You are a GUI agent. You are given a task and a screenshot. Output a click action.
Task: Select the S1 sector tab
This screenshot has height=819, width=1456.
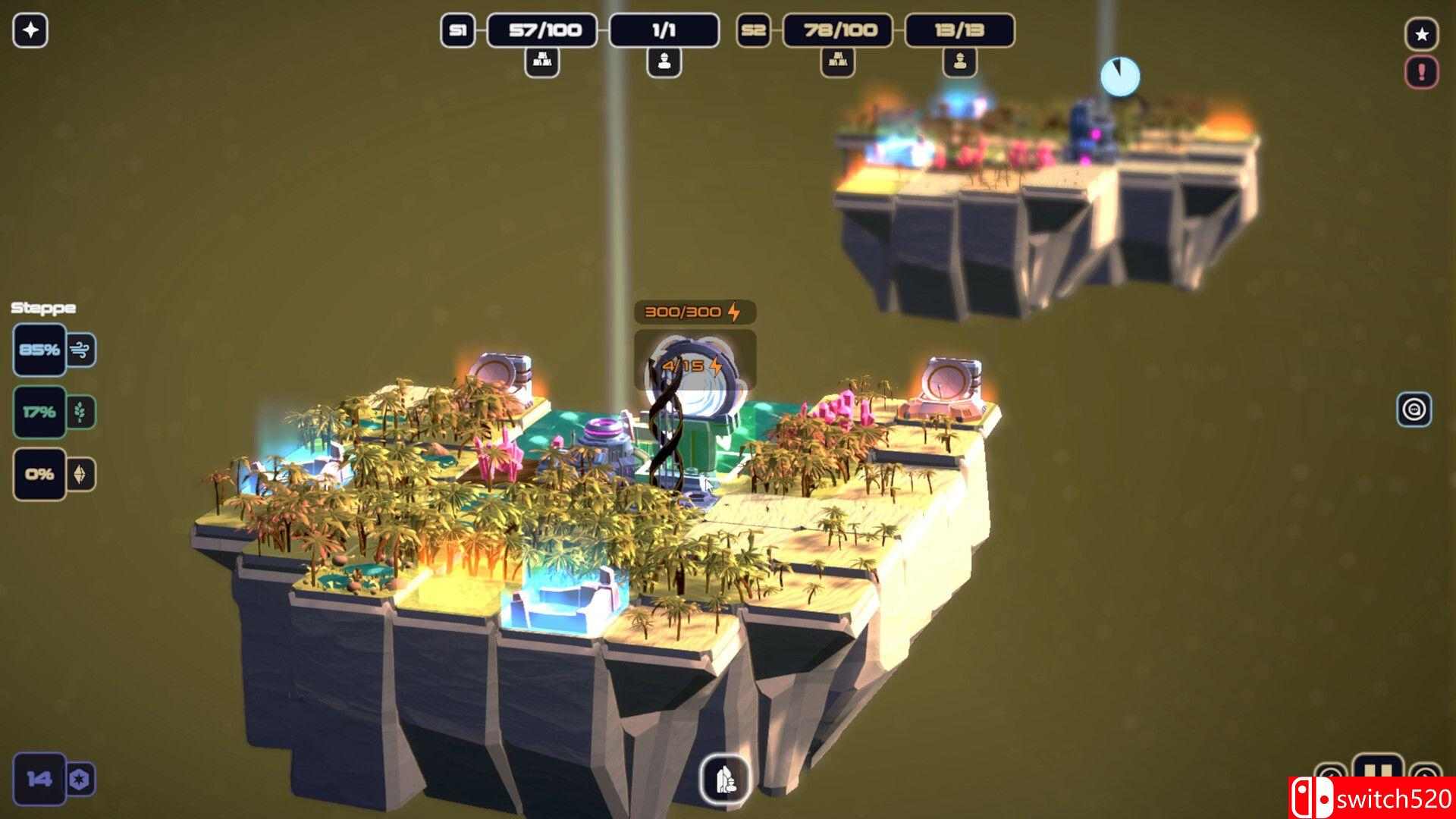coord(457,30)
